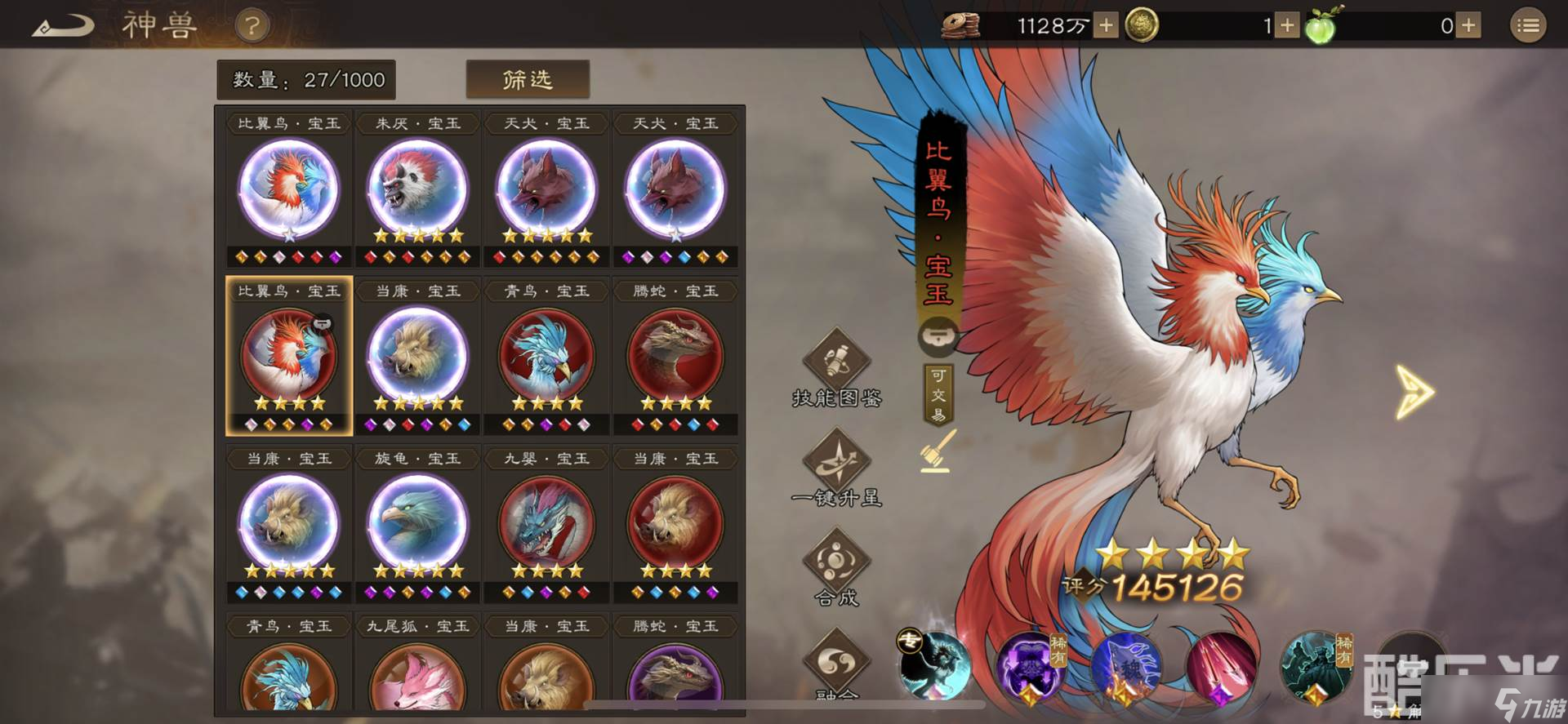Select the 腾蛇·宝玉 beast thumbnail
The image size is (1568, 724).
[677, 355]
